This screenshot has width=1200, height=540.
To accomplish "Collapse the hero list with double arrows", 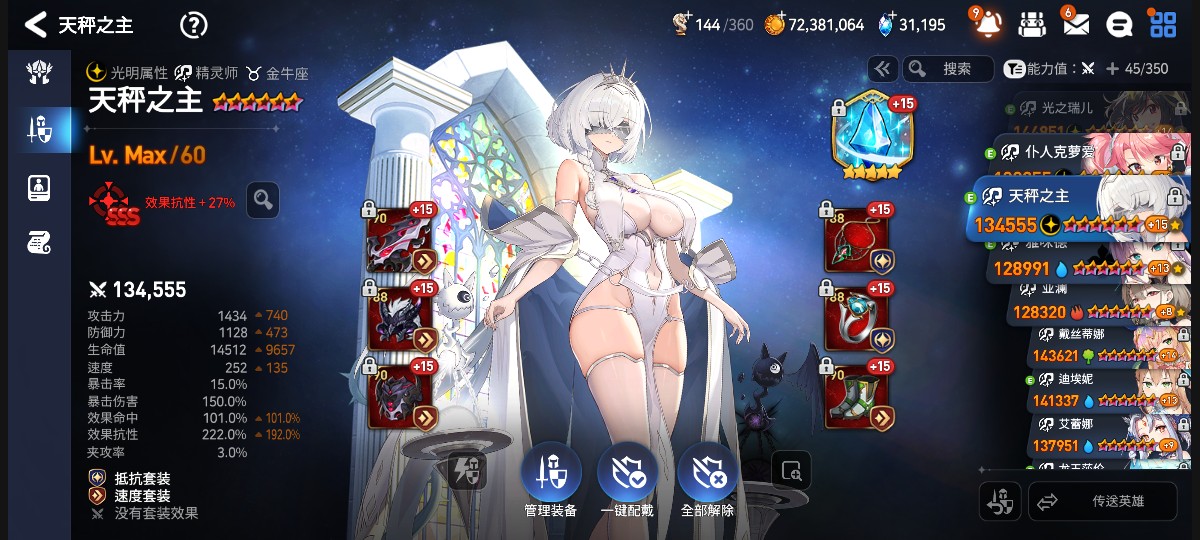I will [x=882, y=69].
